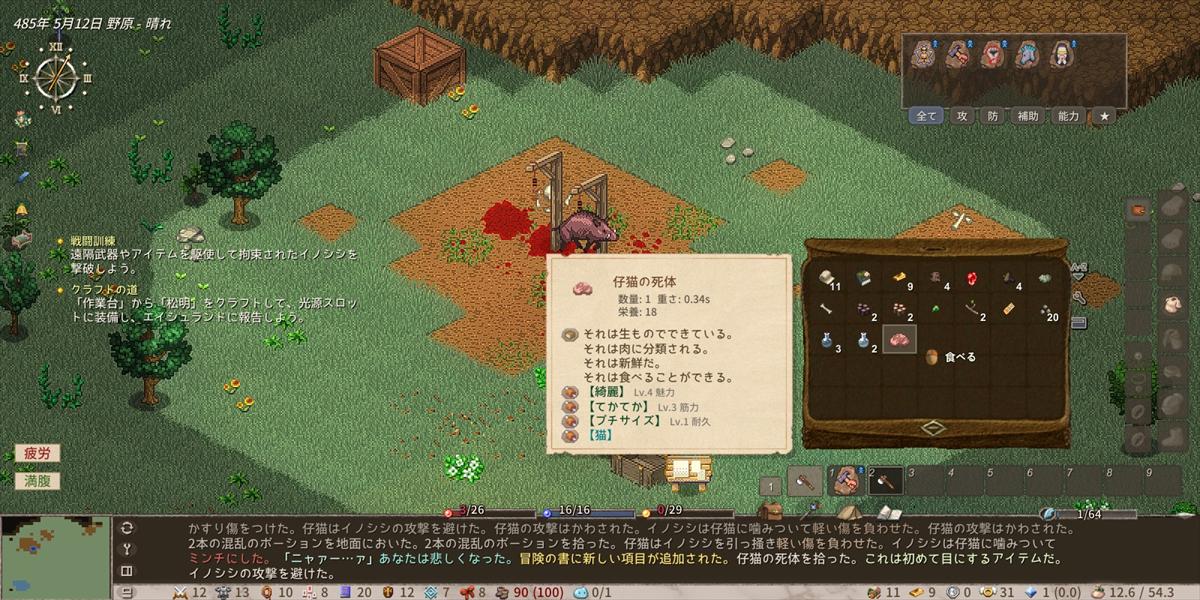
Task: Select the blue potion stack of 3
Action: pos(827,340)
